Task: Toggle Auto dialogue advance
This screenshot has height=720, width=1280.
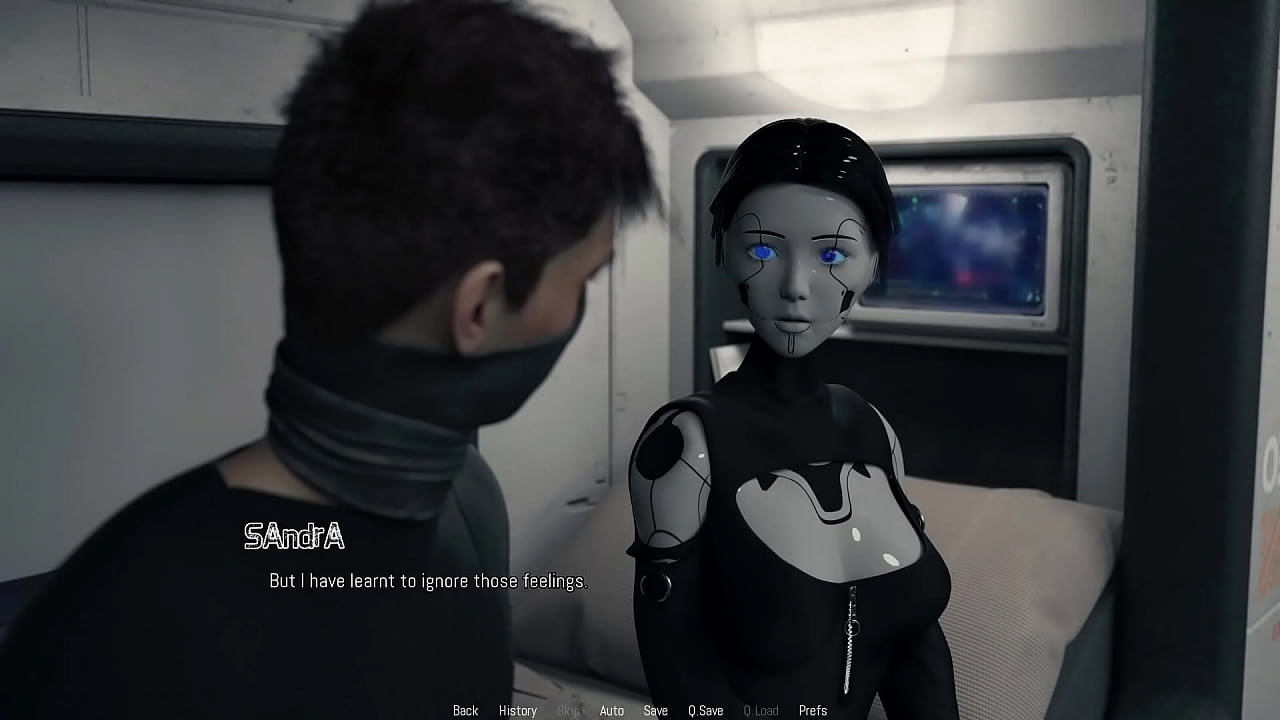Action: pyautogui.click(x=611, y=710)
